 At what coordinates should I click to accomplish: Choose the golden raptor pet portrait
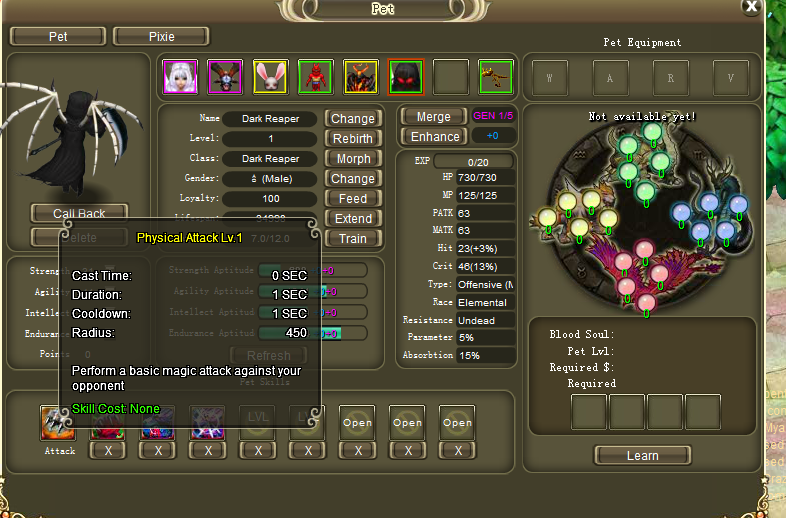point(496,76)
